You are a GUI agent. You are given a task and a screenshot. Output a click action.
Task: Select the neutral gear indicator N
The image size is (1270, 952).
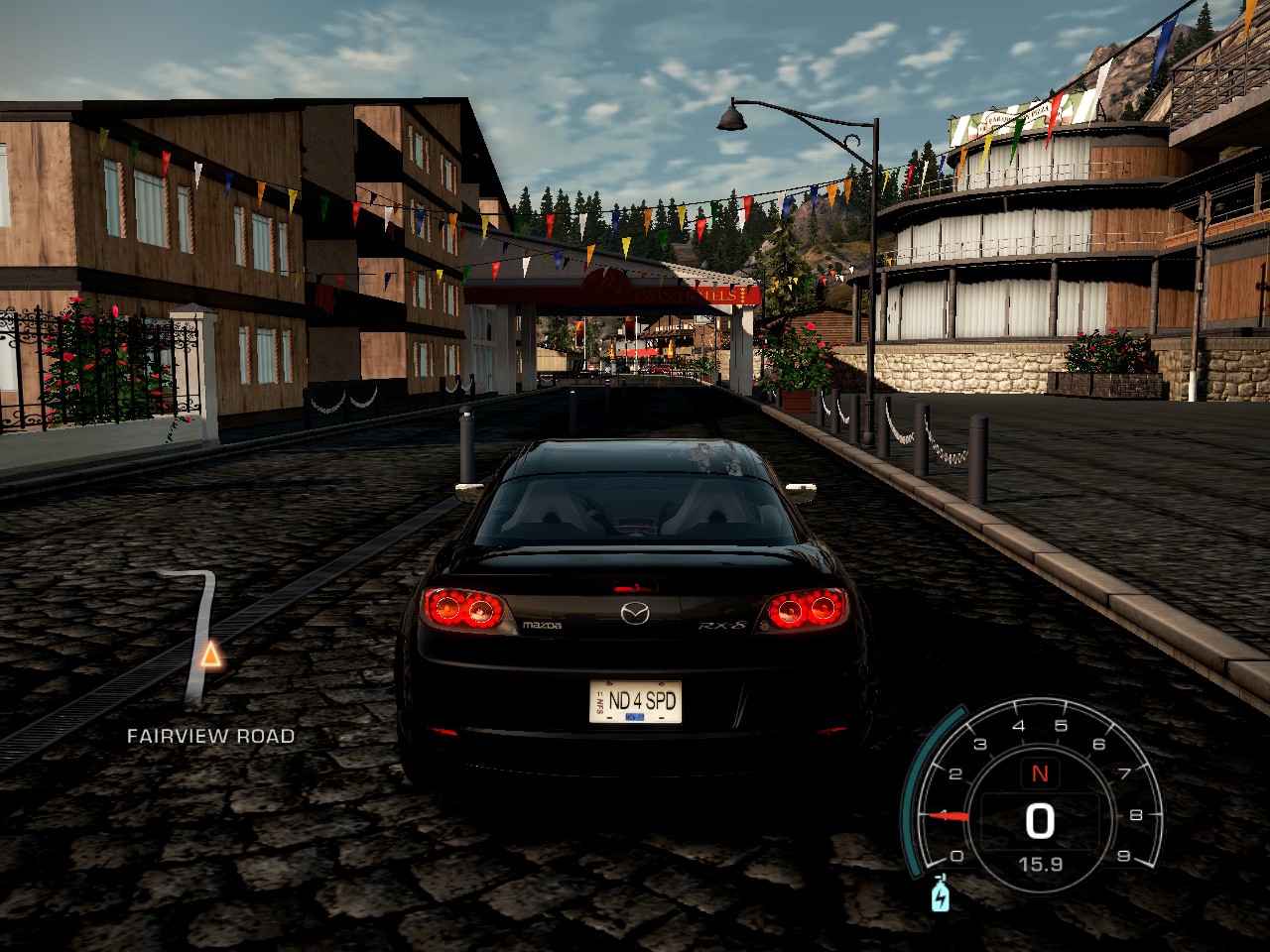[1041, 774]
